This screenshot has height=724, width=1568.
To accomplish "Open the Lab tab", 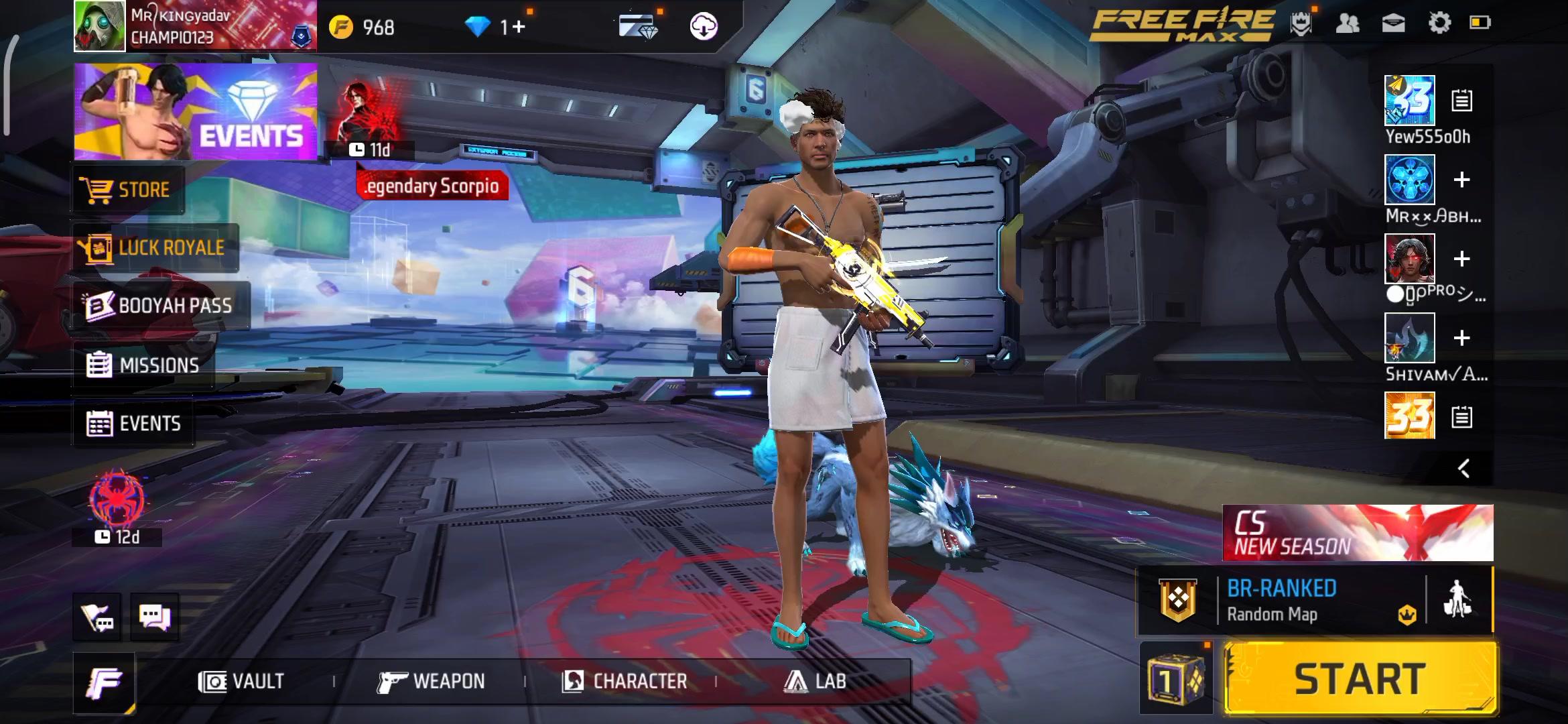I will point(815,682).
